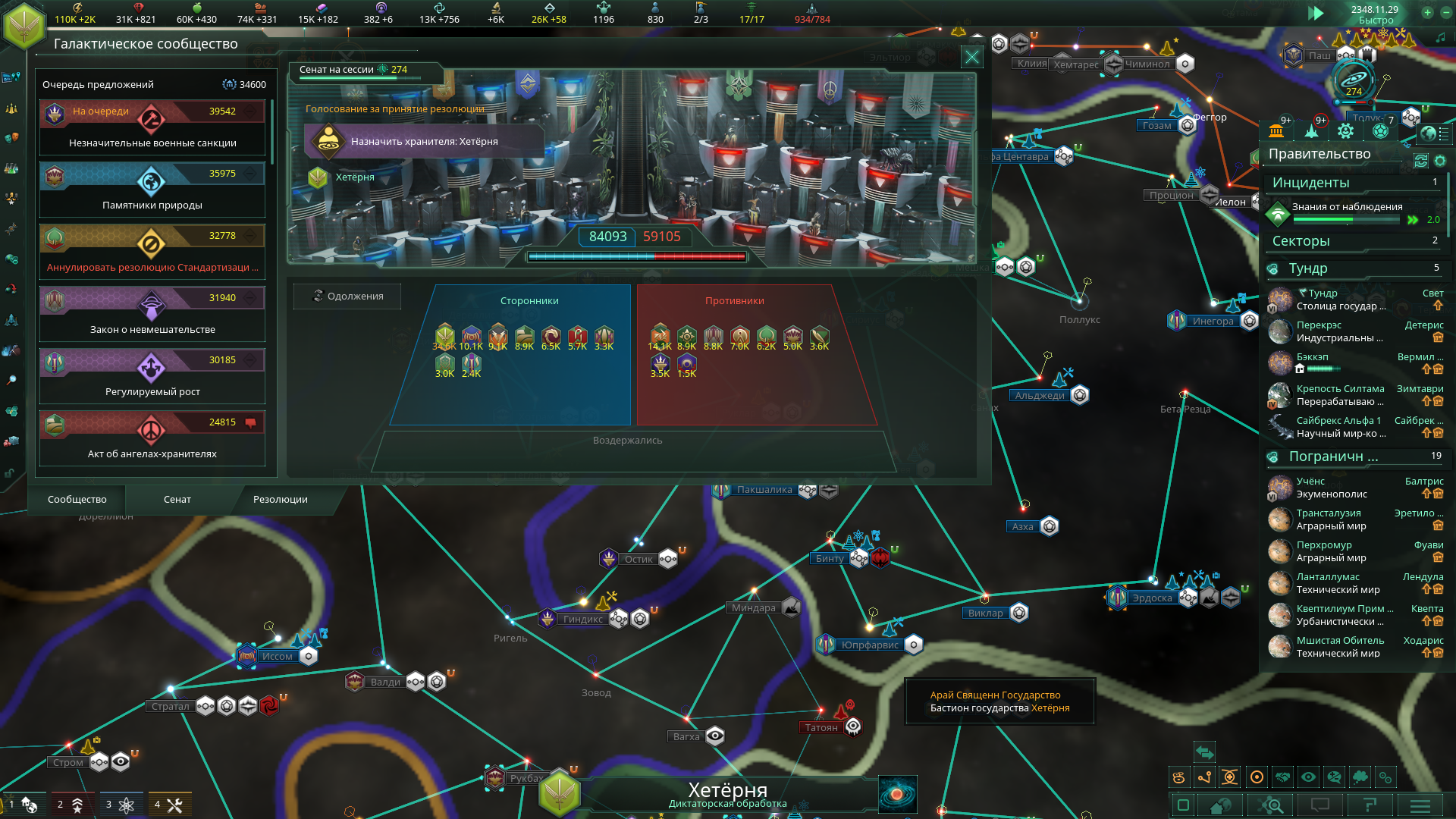Viewport: 1456px width, 819px height.
Task: Select the Акт об ангелах-хранителях proposal
Action: tap(152, 439)
